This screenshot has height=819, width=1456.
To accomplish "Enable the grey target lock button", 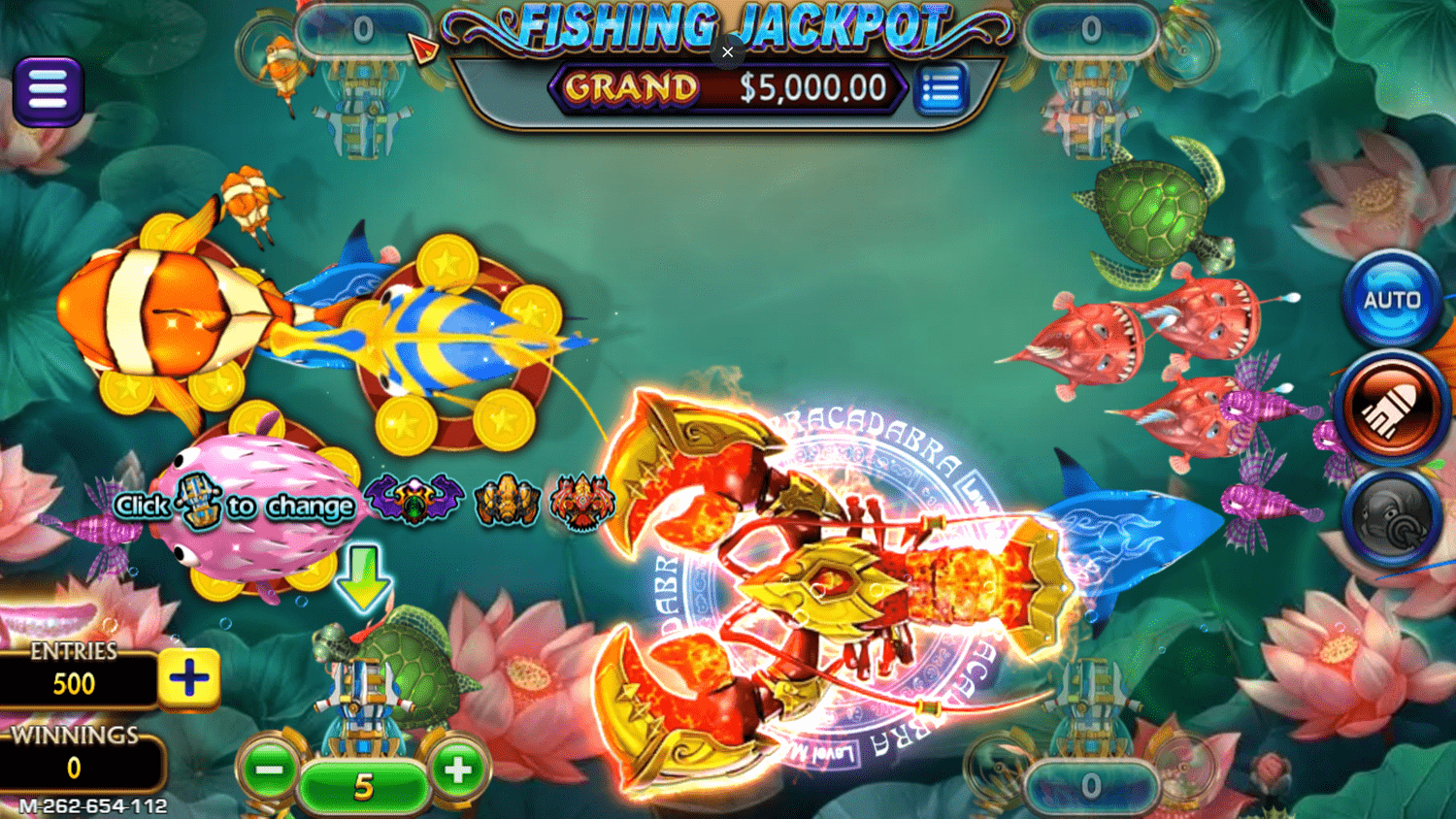I will (1391, 518).
